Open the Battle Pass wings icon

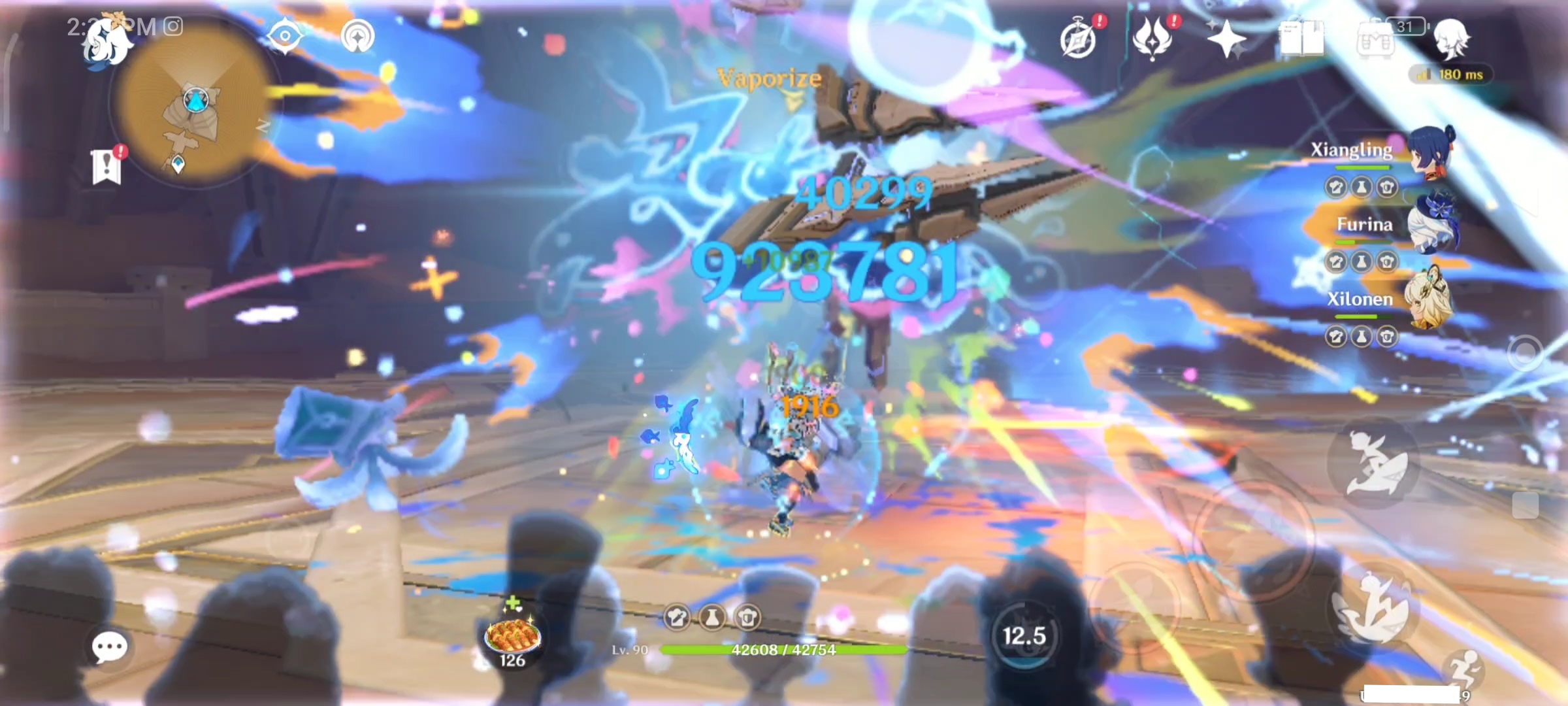pos(1151,39)
